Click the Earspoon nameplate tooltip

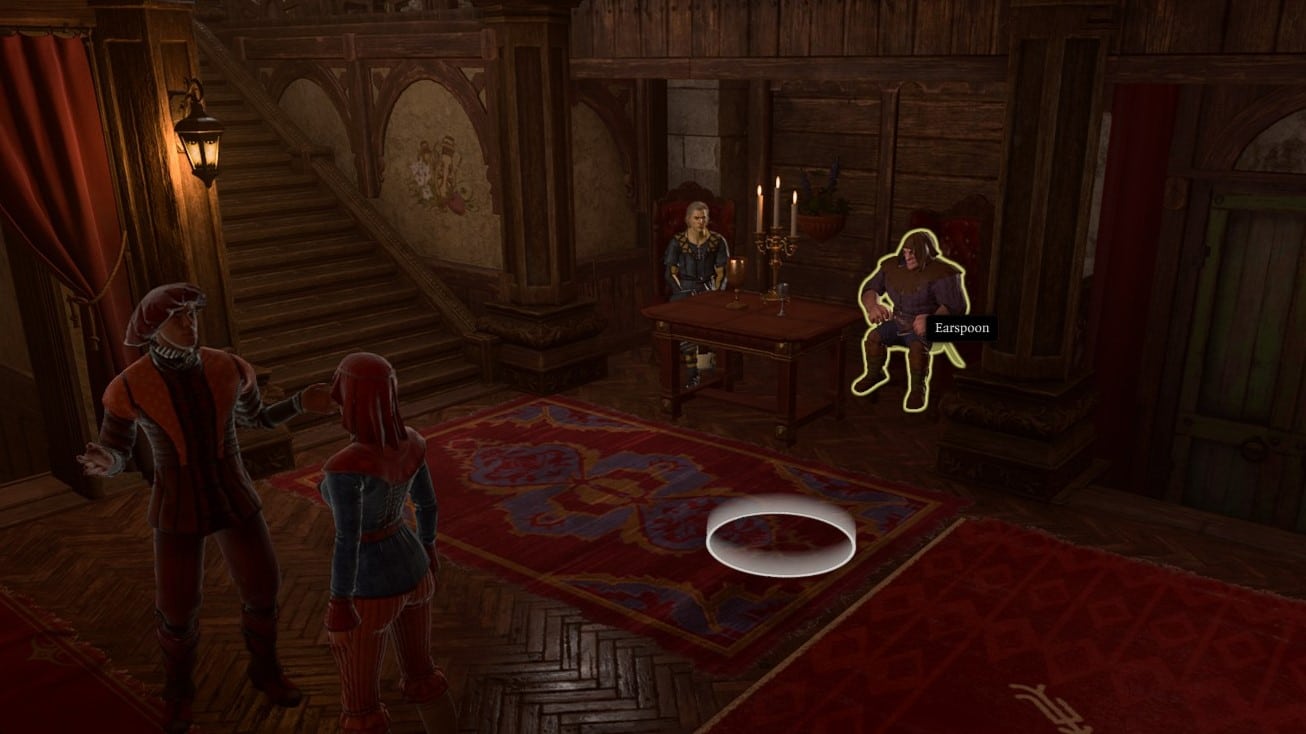point(962,327)
